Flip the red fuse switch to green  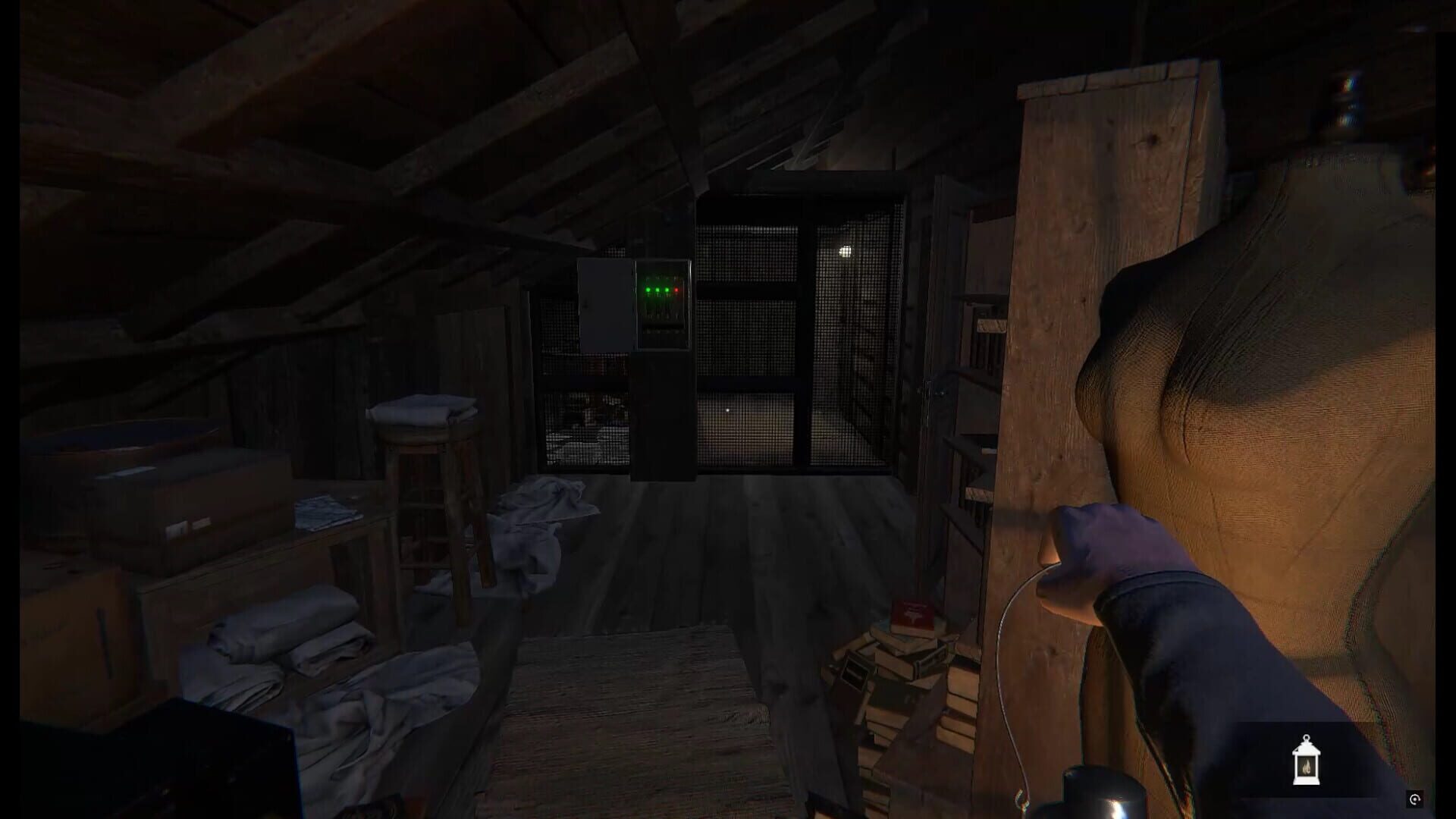pos(676,315)
